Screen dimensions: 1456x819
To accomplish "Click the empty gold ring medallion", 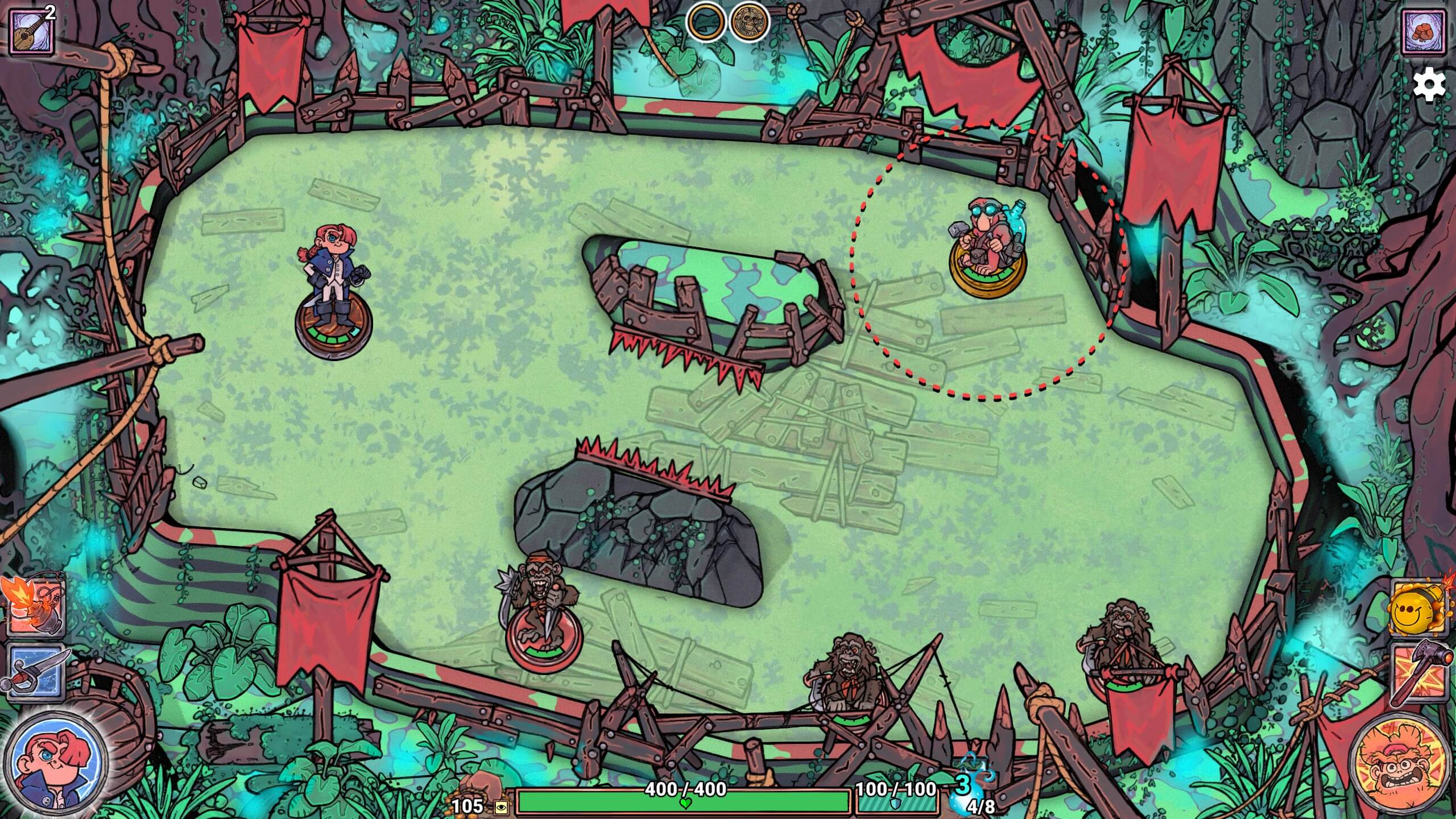I will click(706, 24).
